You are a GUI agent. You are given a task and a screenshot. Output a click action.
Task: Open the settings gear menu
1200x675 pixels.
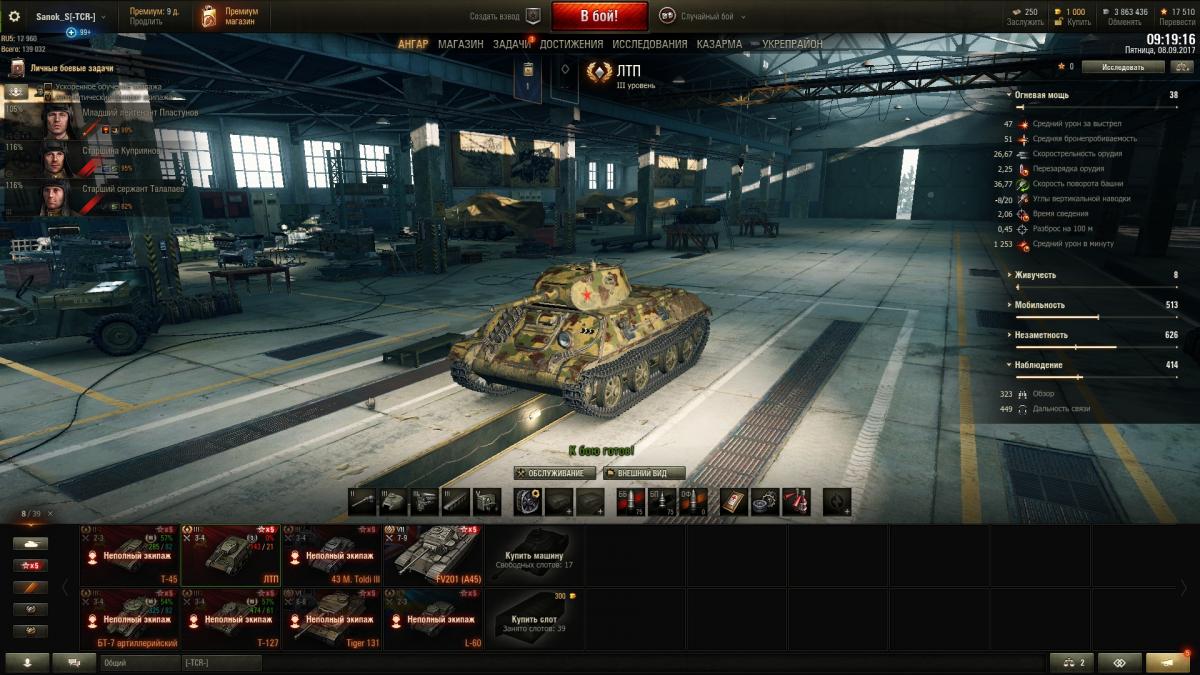point(14,16)
